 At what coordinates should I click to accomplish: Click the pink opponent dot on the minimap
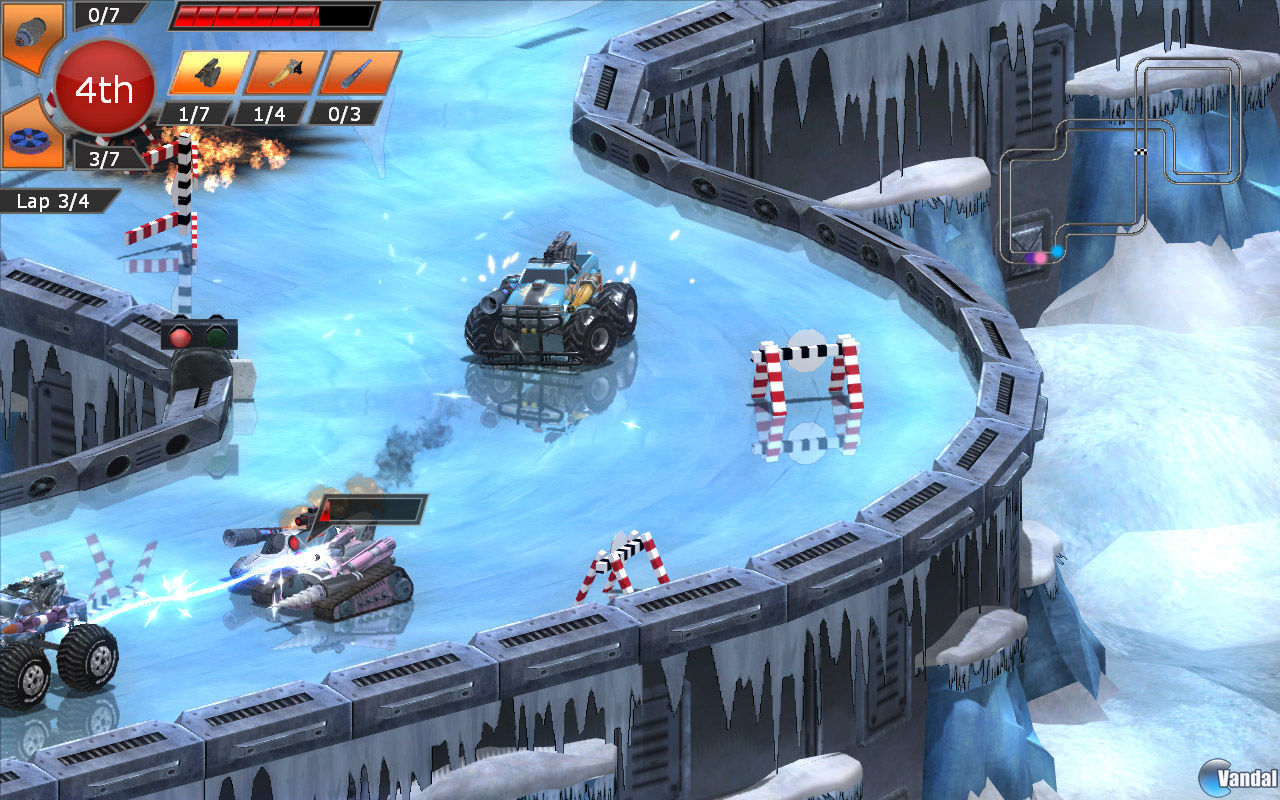[1040, 257]
